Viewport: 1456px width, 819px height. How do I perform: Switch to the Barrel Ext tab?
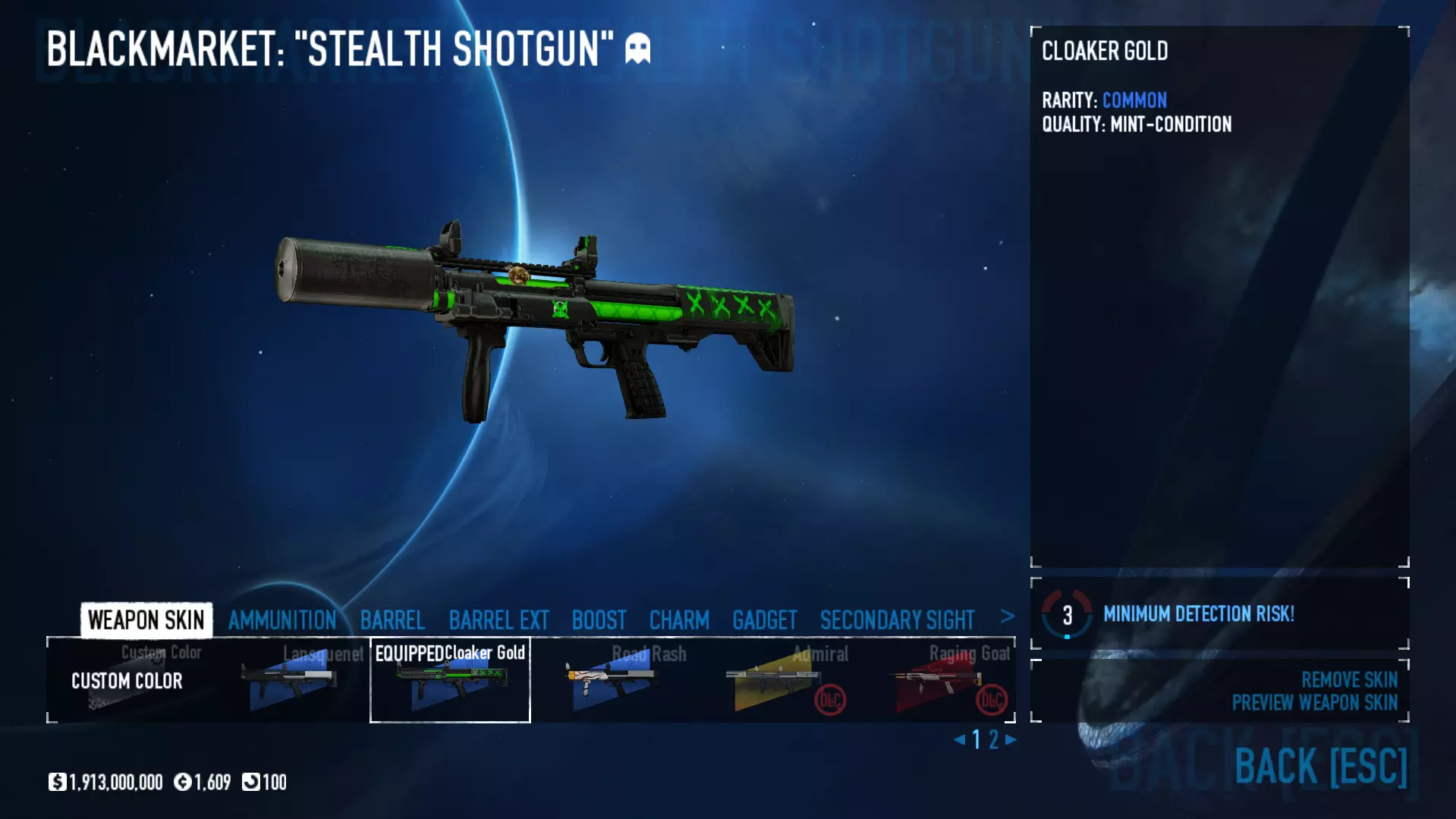click(x=498, y=620)
